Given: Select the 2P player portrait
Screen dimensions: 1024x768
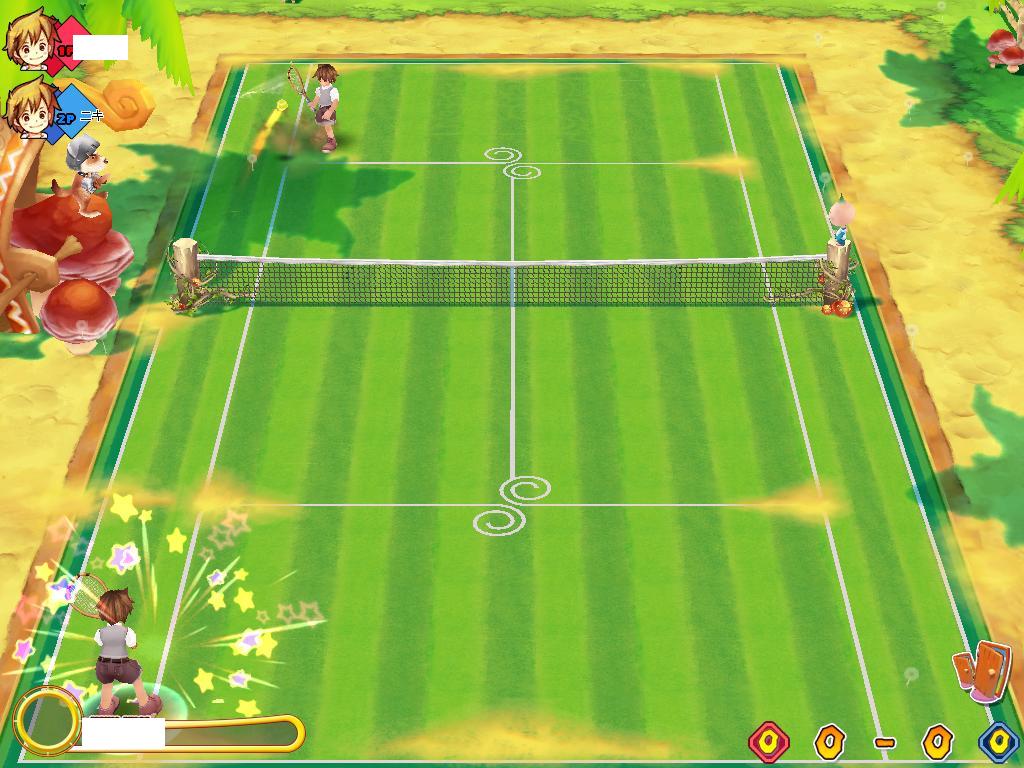Looking at the screenshot, I should click(29, 109).
